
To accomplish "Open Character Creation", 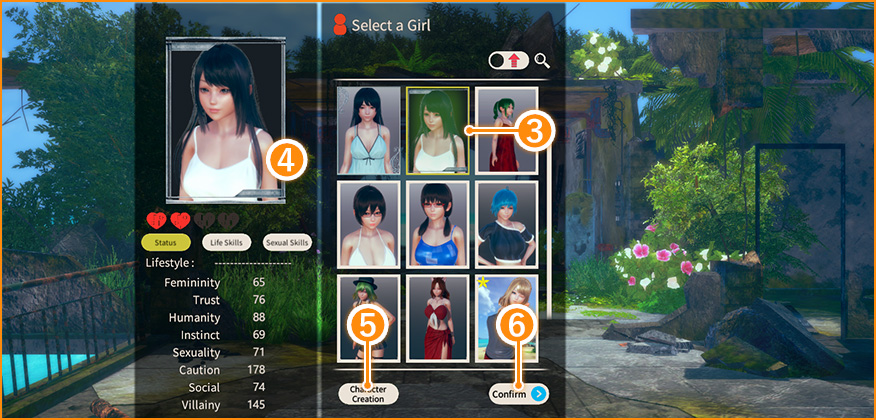I will [368, 393].
